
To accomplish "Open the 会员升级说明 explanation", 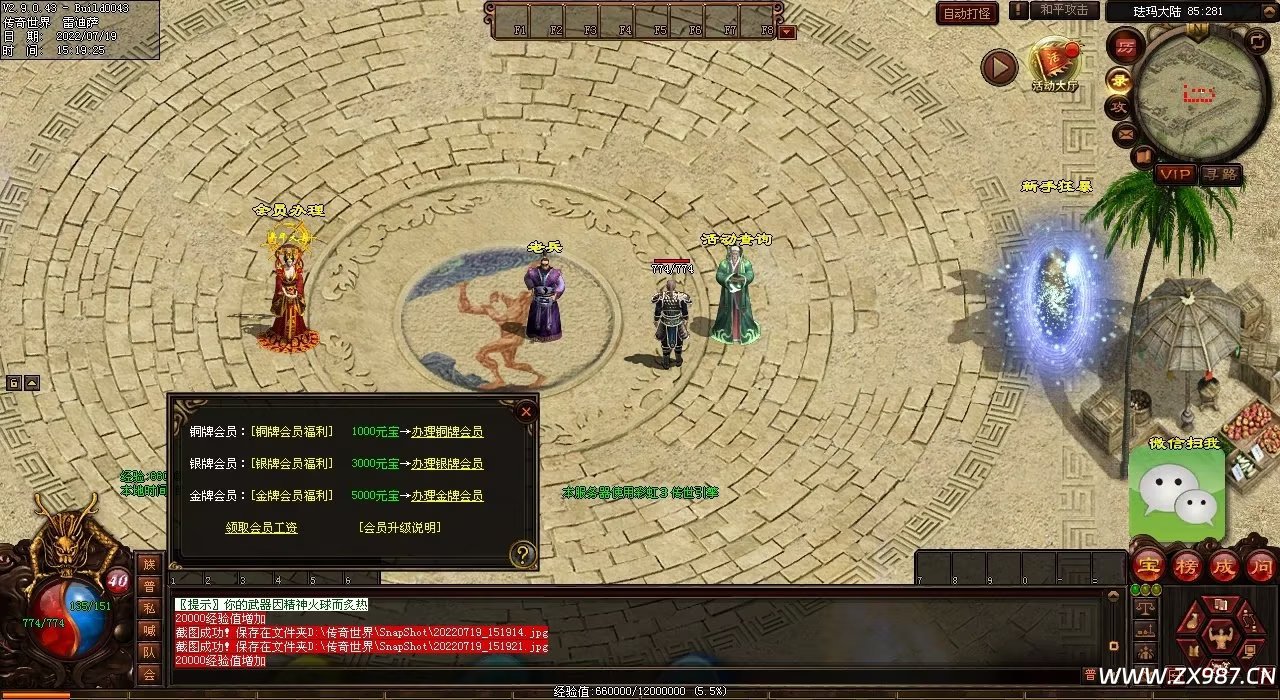I will click(x=399, y=528).
